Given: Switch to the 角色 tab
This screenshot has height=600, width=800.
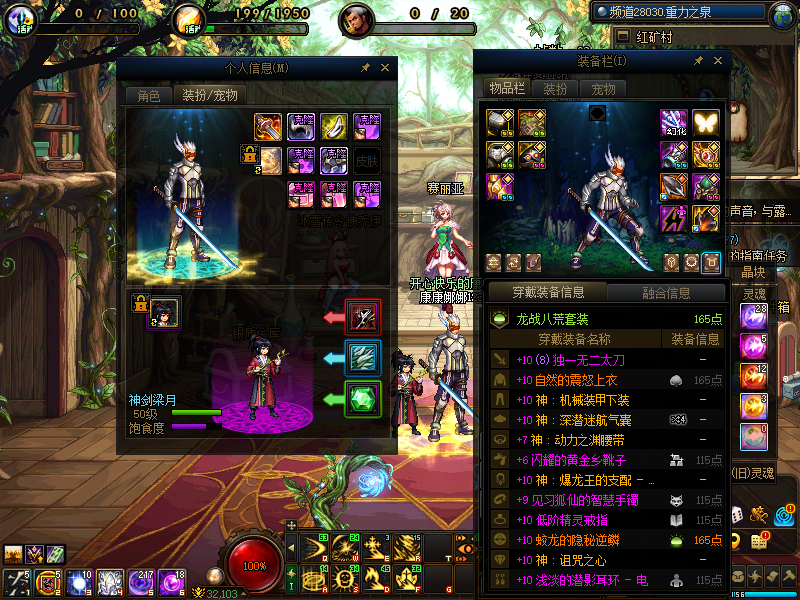Looking at the screenshot, I should click(x=148, y=96).
